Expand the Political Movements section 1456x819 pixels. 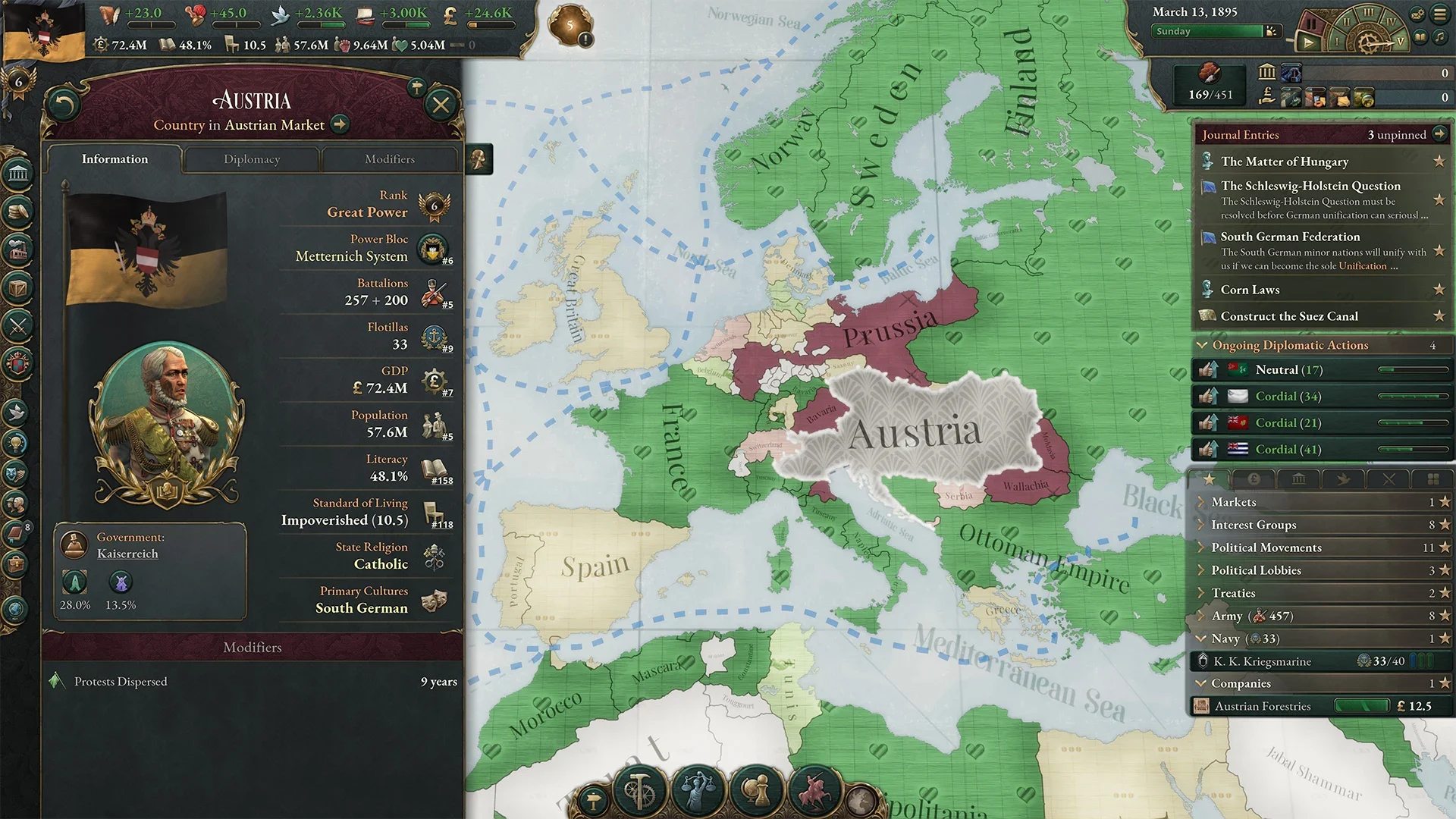(1200, 547)
